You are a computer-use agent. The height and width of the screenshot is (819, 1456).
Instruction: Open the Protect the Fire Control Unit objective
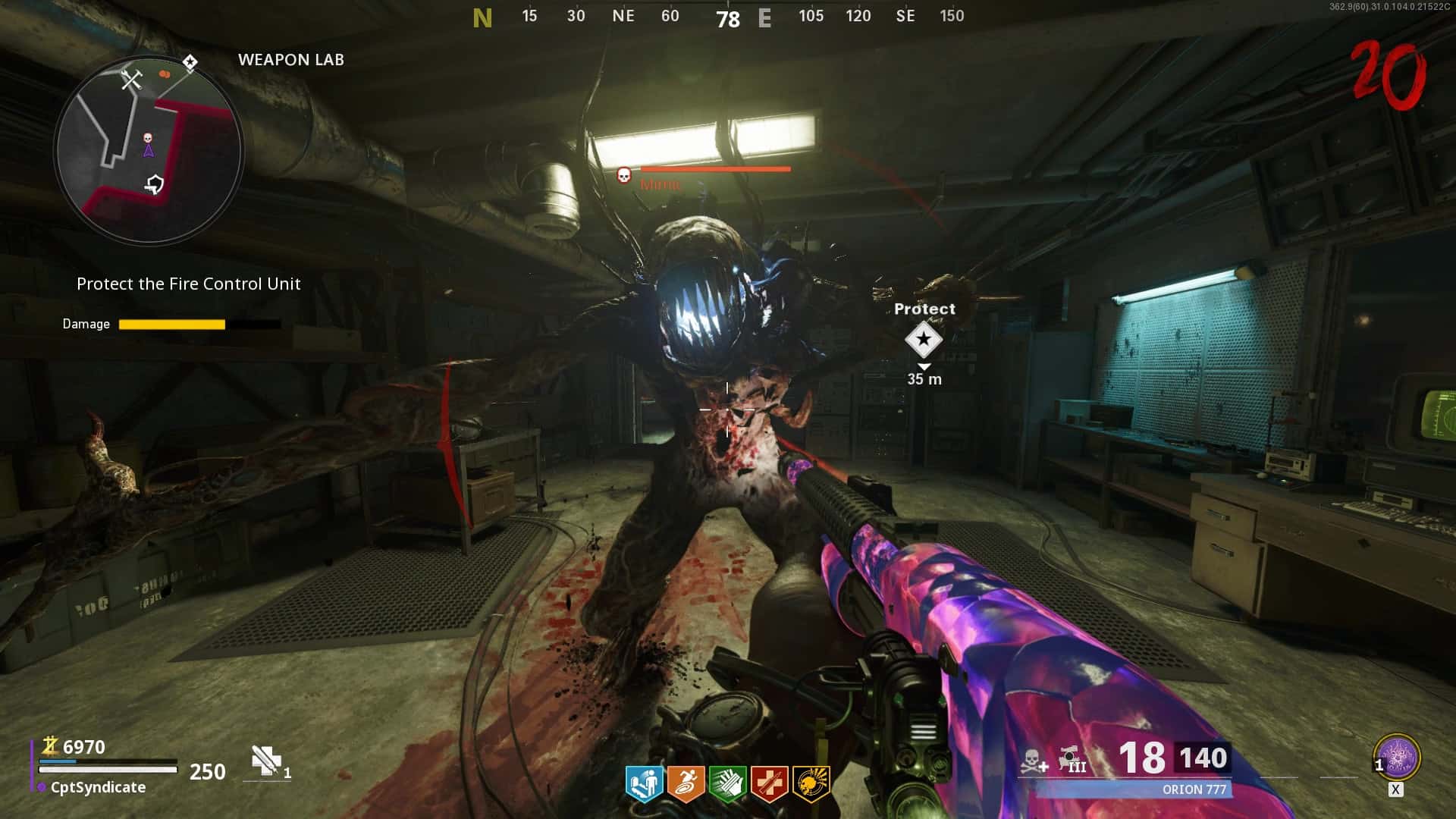pos(188,284)
